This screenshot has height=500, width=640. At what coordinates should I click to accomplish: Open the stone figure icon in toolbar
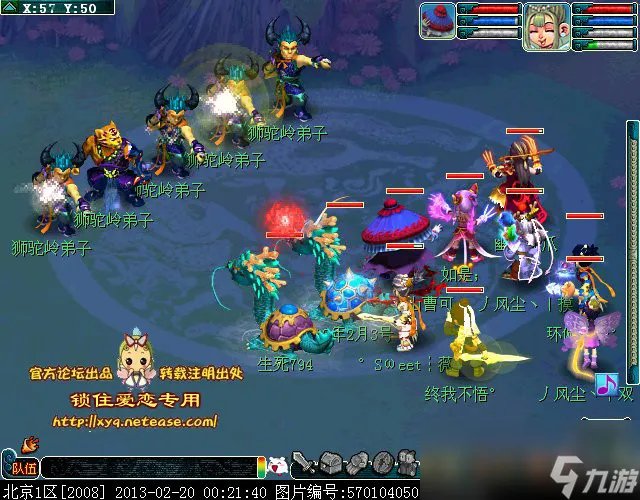(x=407, y=463)
